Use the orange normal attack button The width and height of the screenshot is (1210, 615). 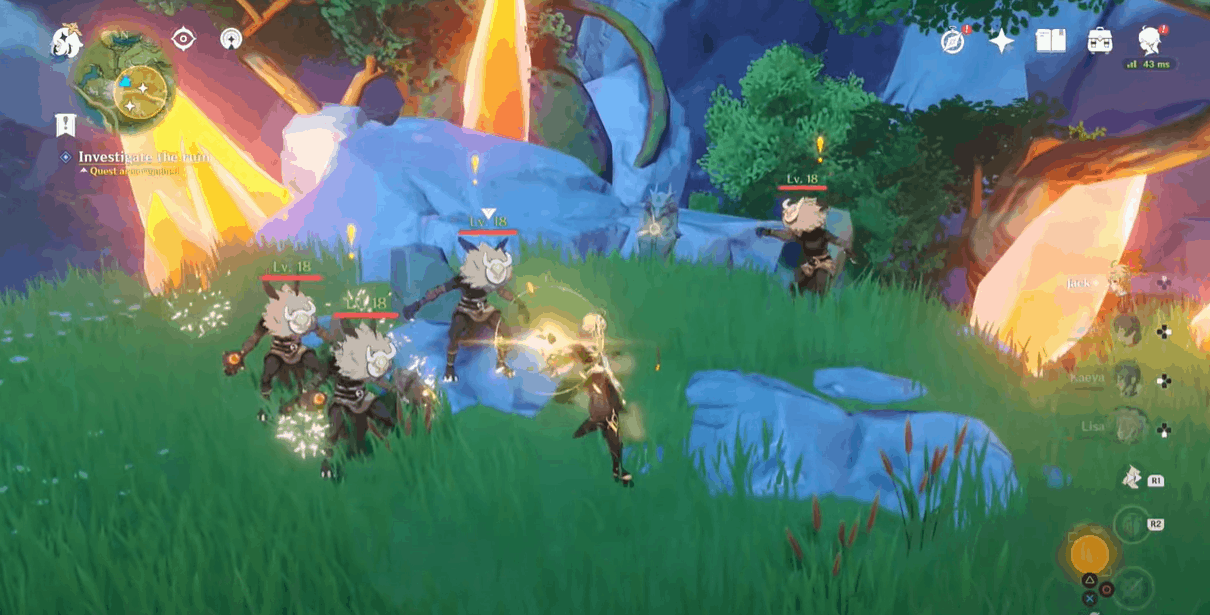(x=1089, y=553)
